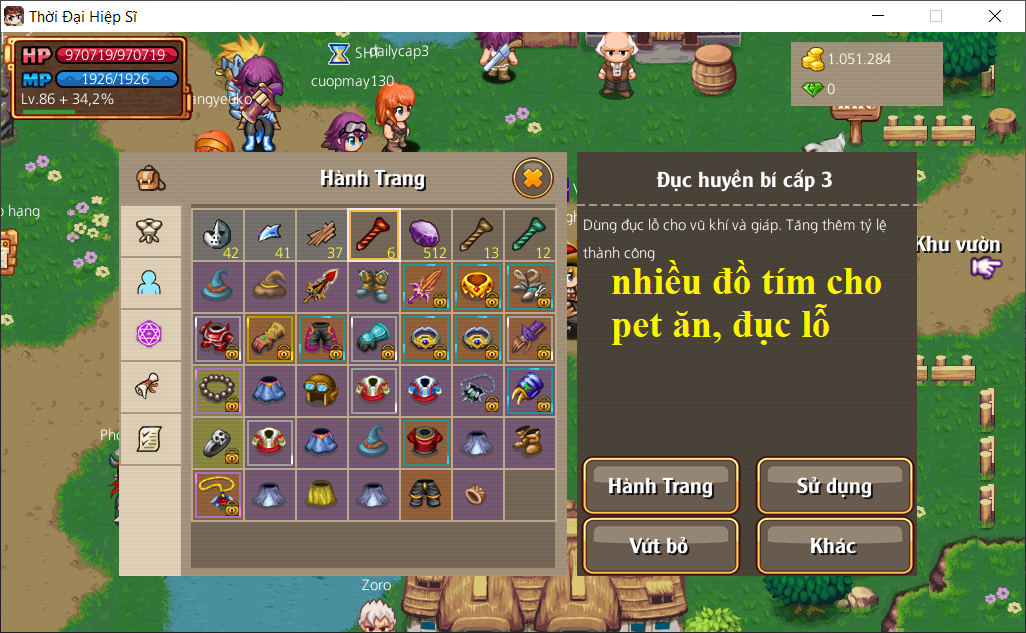The height and width of the screenshot is (633, 1026).
Task: Select the brown drill stack of 13
Action: pos(478,235)
